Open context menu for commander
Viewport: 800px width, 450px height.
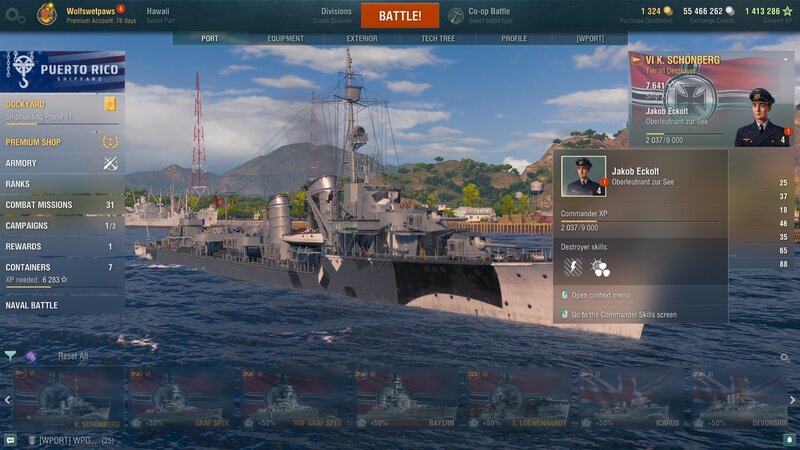pos(600,295)
